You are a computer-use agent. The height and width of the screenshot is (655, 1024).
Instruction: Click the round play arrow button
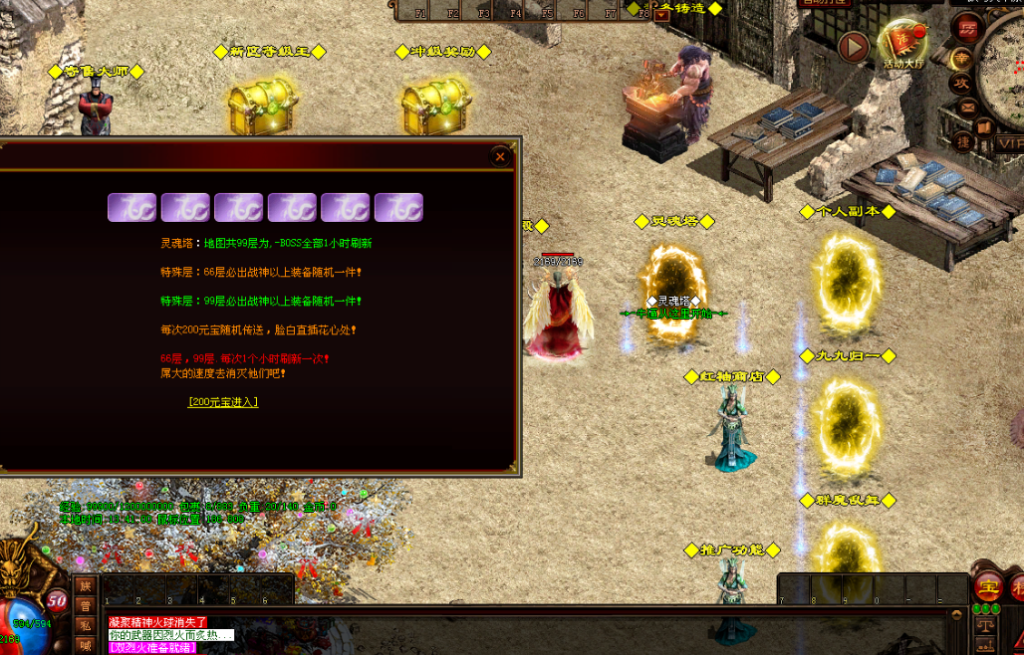853,46
